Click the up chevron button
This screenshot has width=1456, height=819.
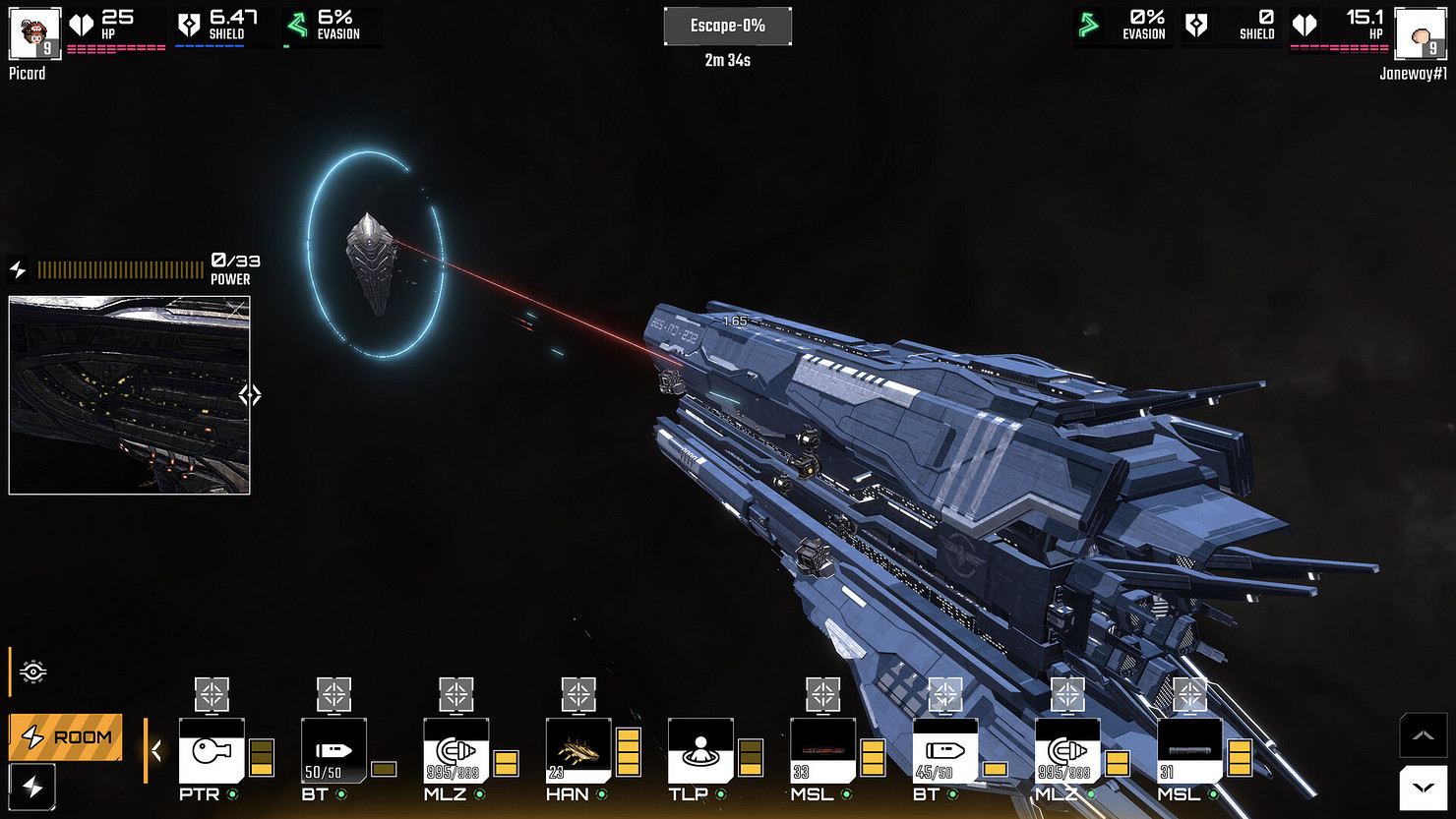tap(1423, 735)
